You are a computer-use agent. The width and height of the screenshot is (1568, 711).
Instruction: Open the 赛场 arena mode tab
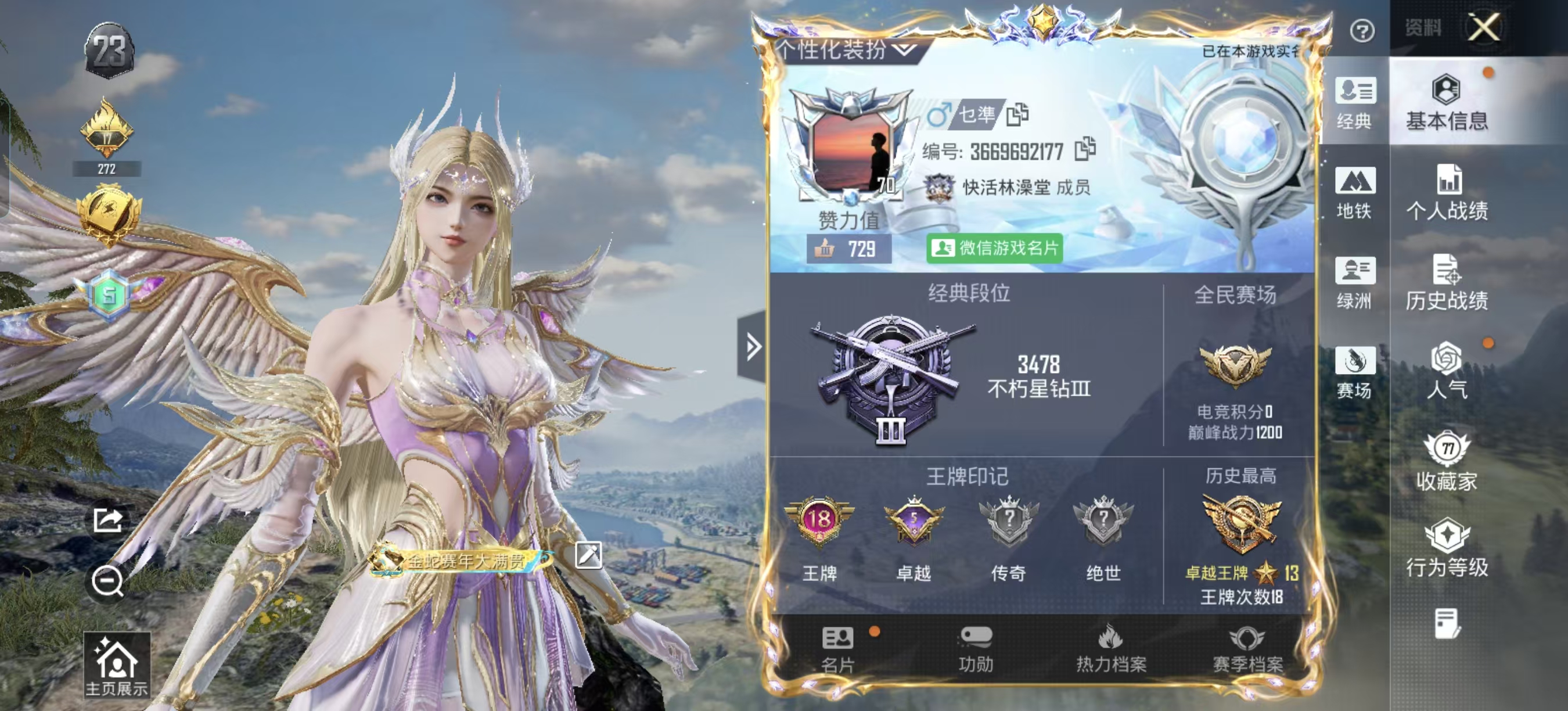(1354, 372)
